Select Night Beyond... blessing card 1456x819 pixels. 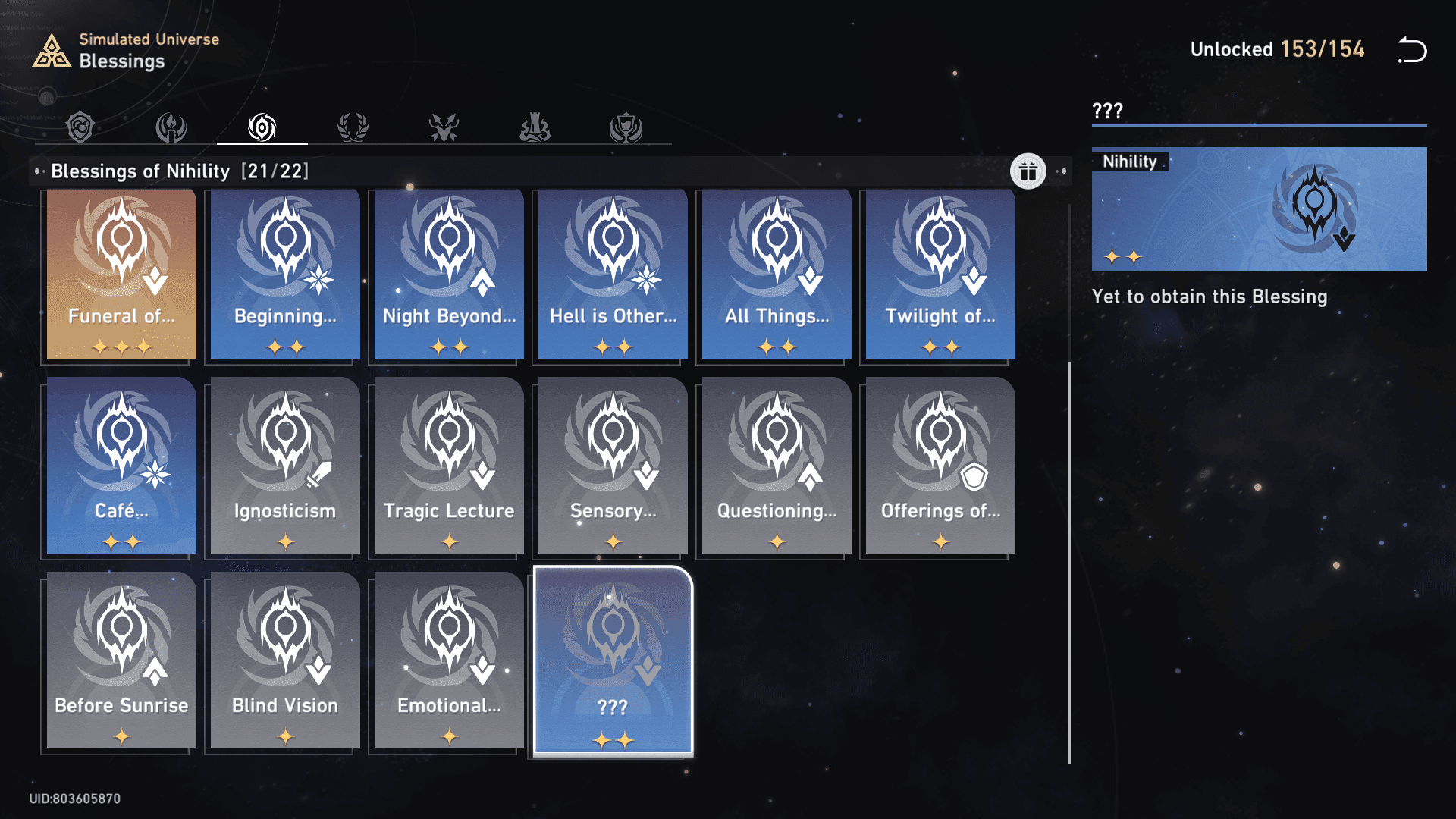coord(449,274)
